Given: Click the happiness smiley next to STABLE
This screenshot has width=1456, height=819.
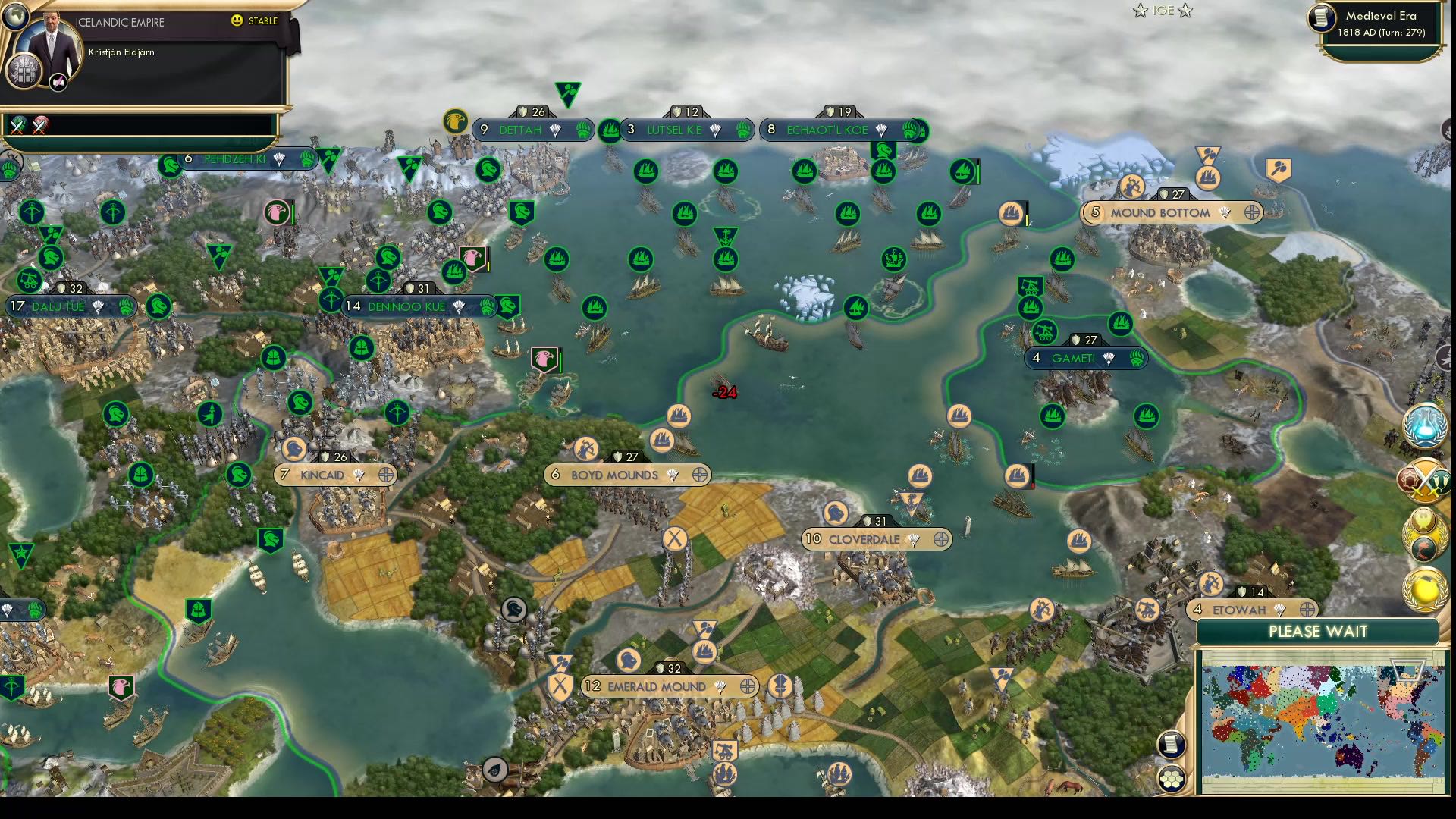Looking at the screenshot, I should tap(237, 20).
